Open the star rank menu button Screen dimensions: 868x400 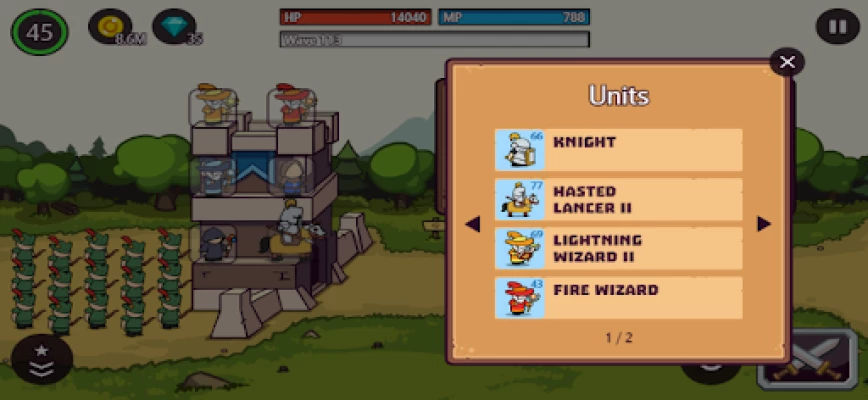tap(42, 360)
